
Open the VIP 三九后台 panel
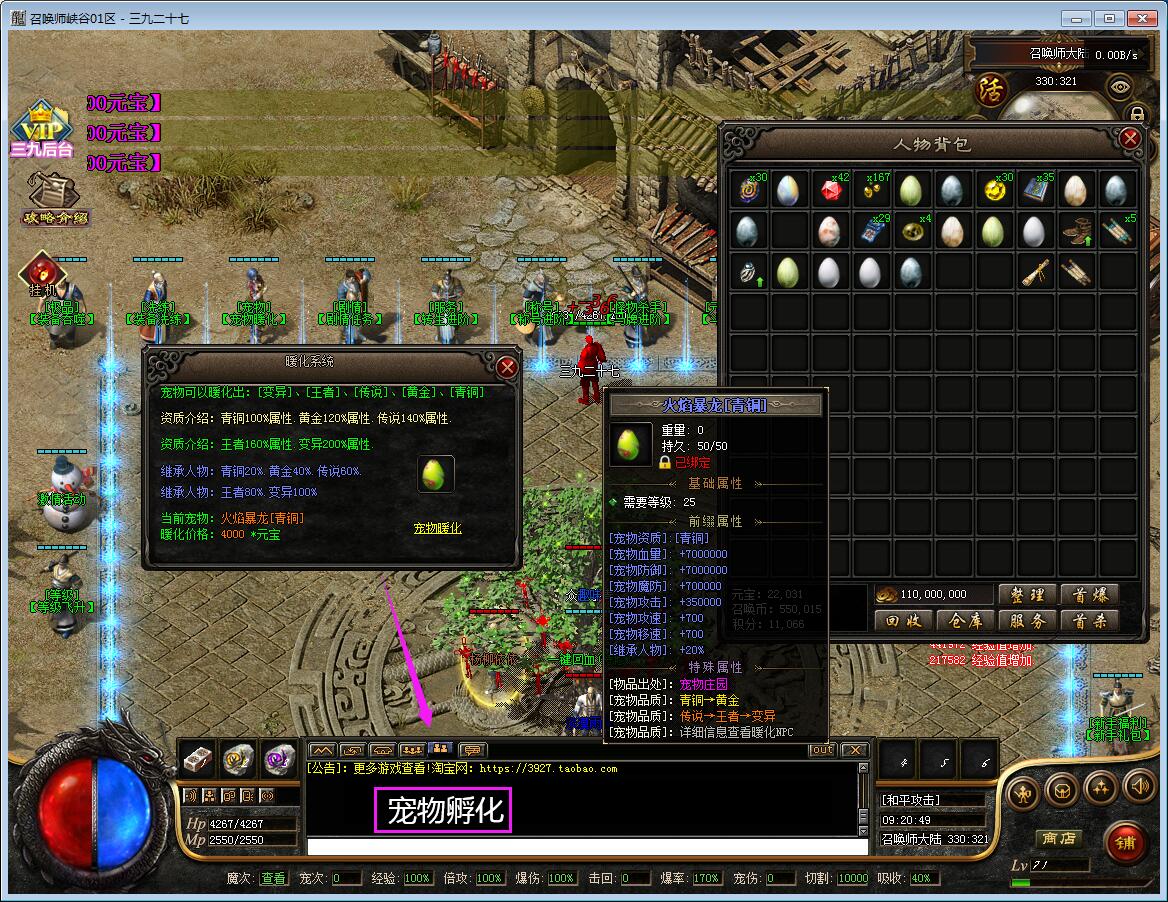pyautogui.click(x=42, y=131)
